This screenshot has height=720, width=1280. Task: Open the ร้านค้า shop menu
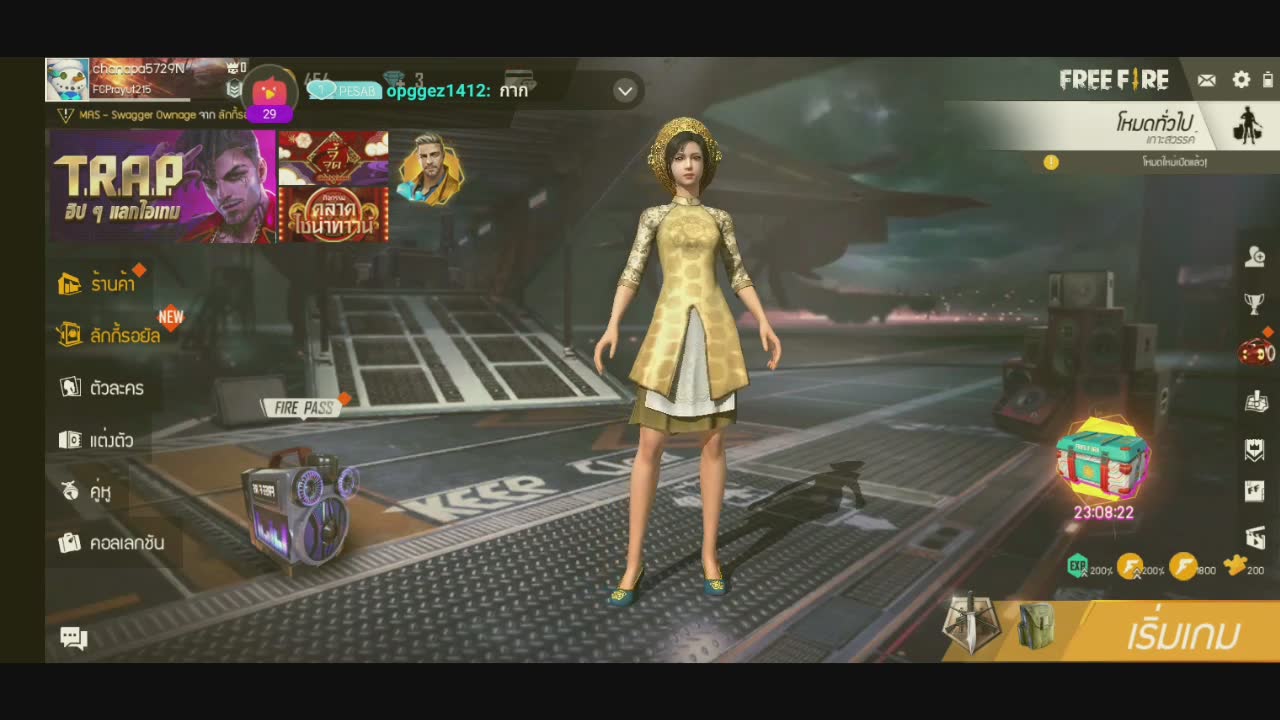coord(98,284)
